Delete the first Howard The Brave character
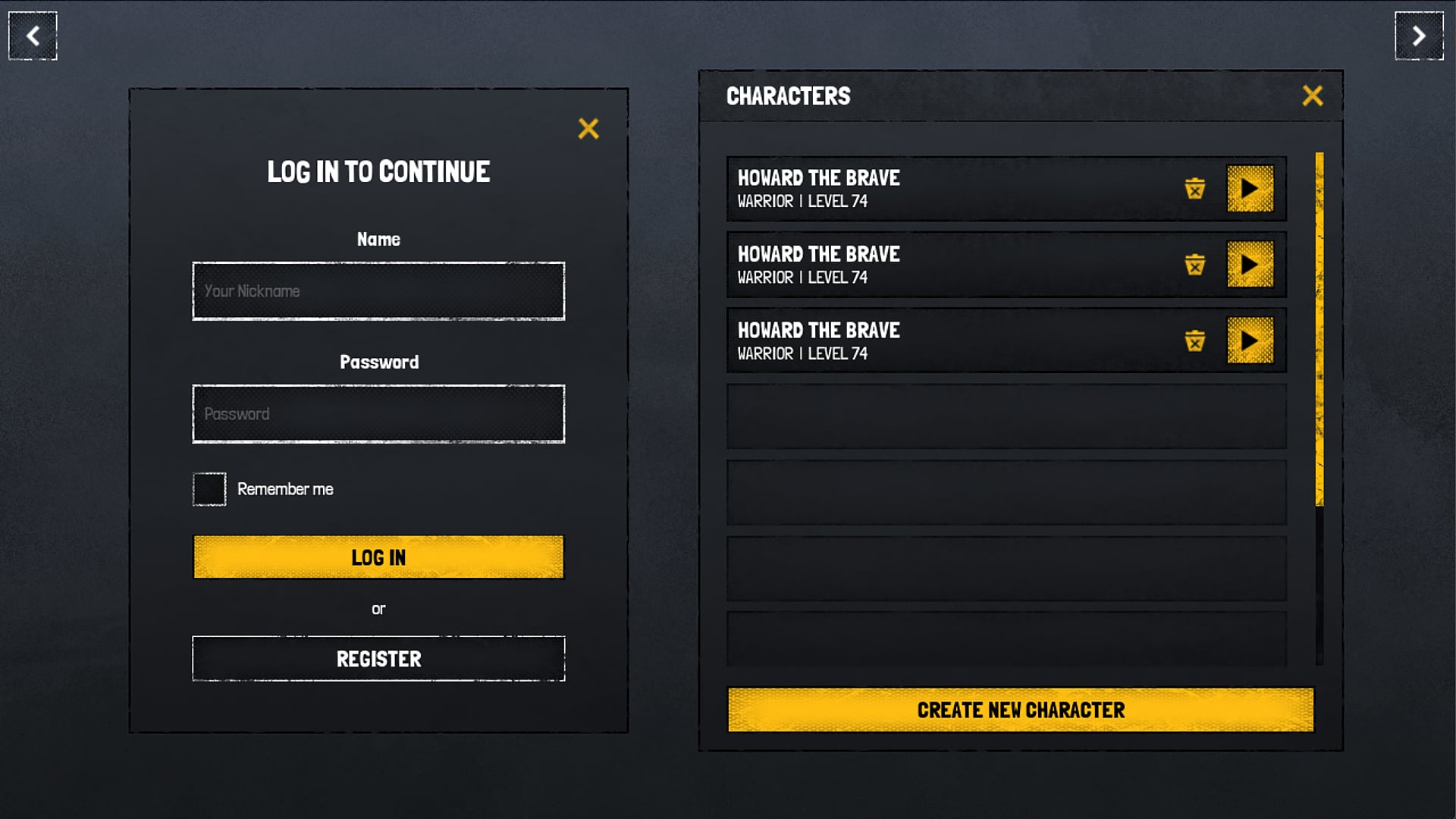Screen dimensions: 1456x819 click(1196, 190)
